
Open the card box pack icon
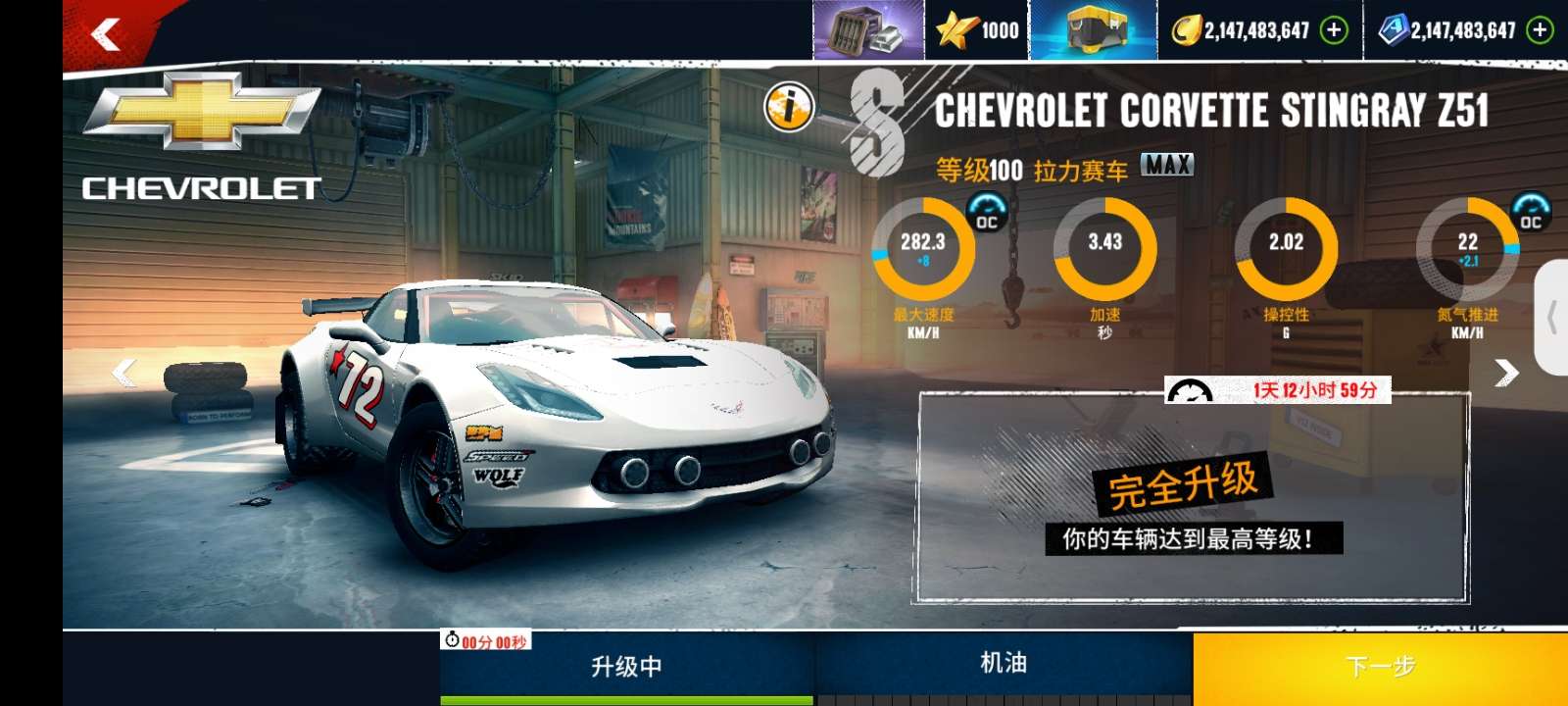[x=867, y=30]
